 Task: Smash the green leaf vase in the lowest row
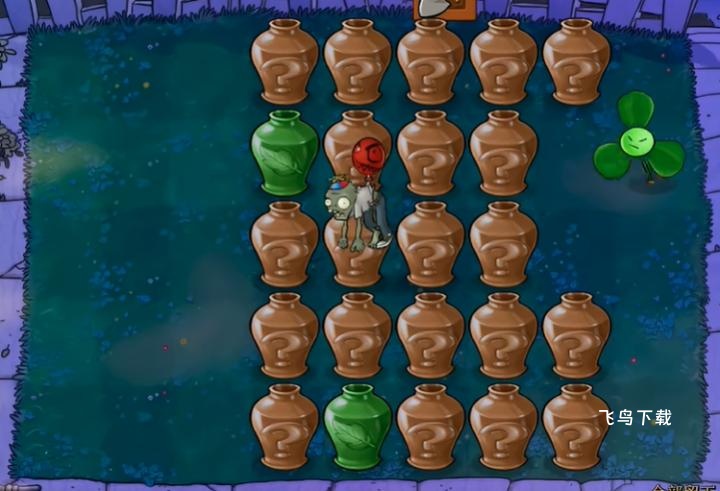click(x=357, y=427)
